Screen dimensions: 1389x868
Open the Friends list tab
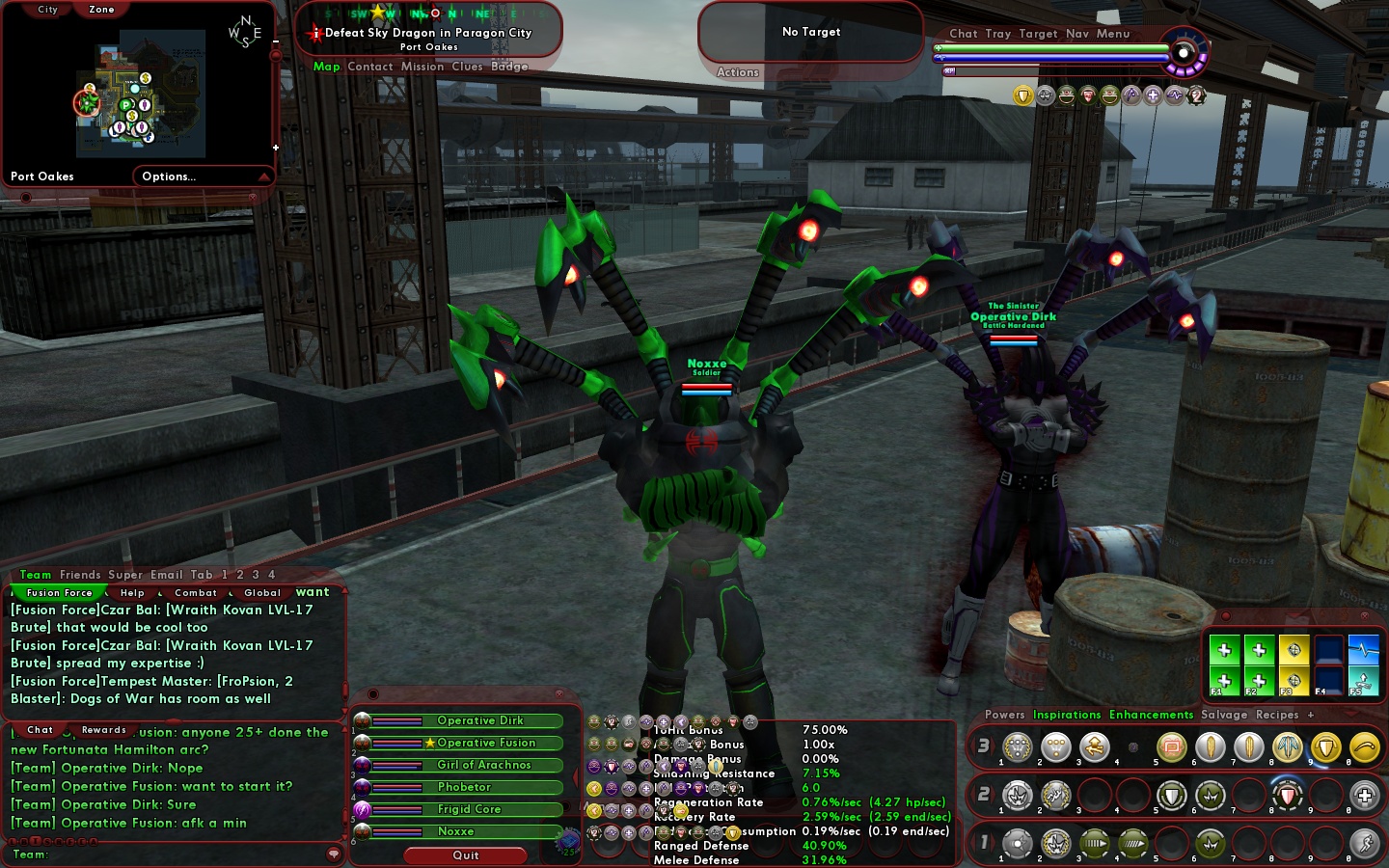pyautogui.click(x=80, y=575)
